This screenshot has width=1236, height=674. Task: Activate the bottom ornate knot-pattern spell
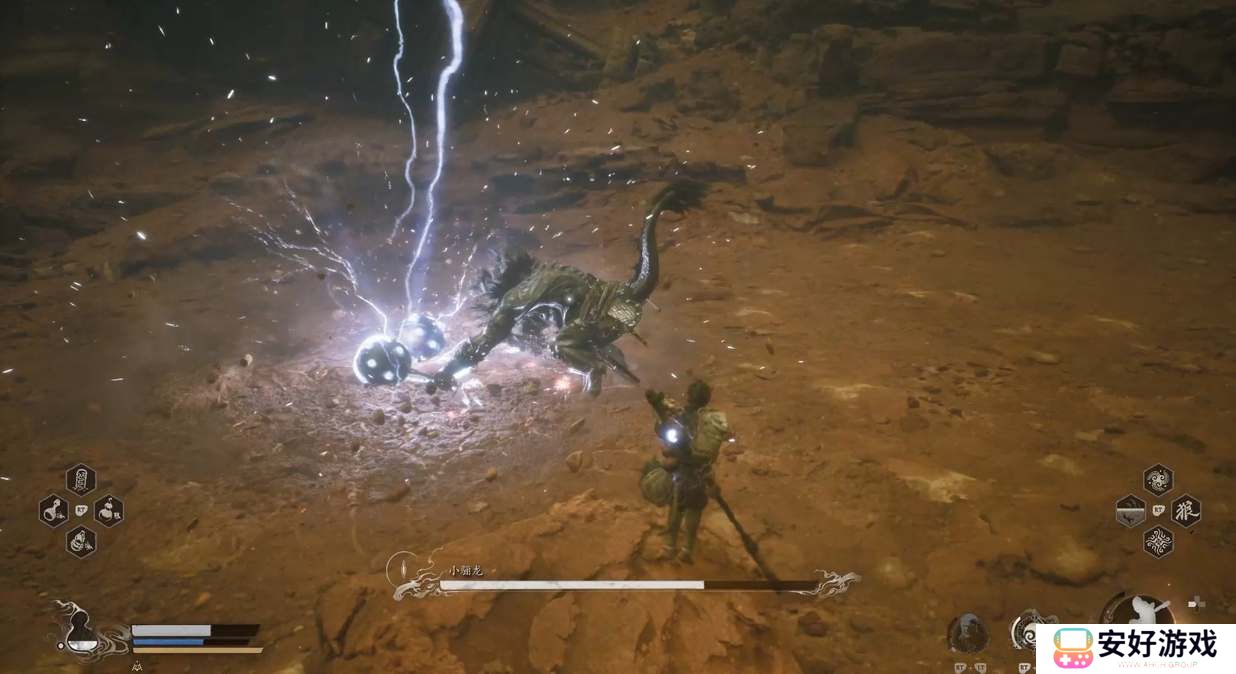point(1158,542)
